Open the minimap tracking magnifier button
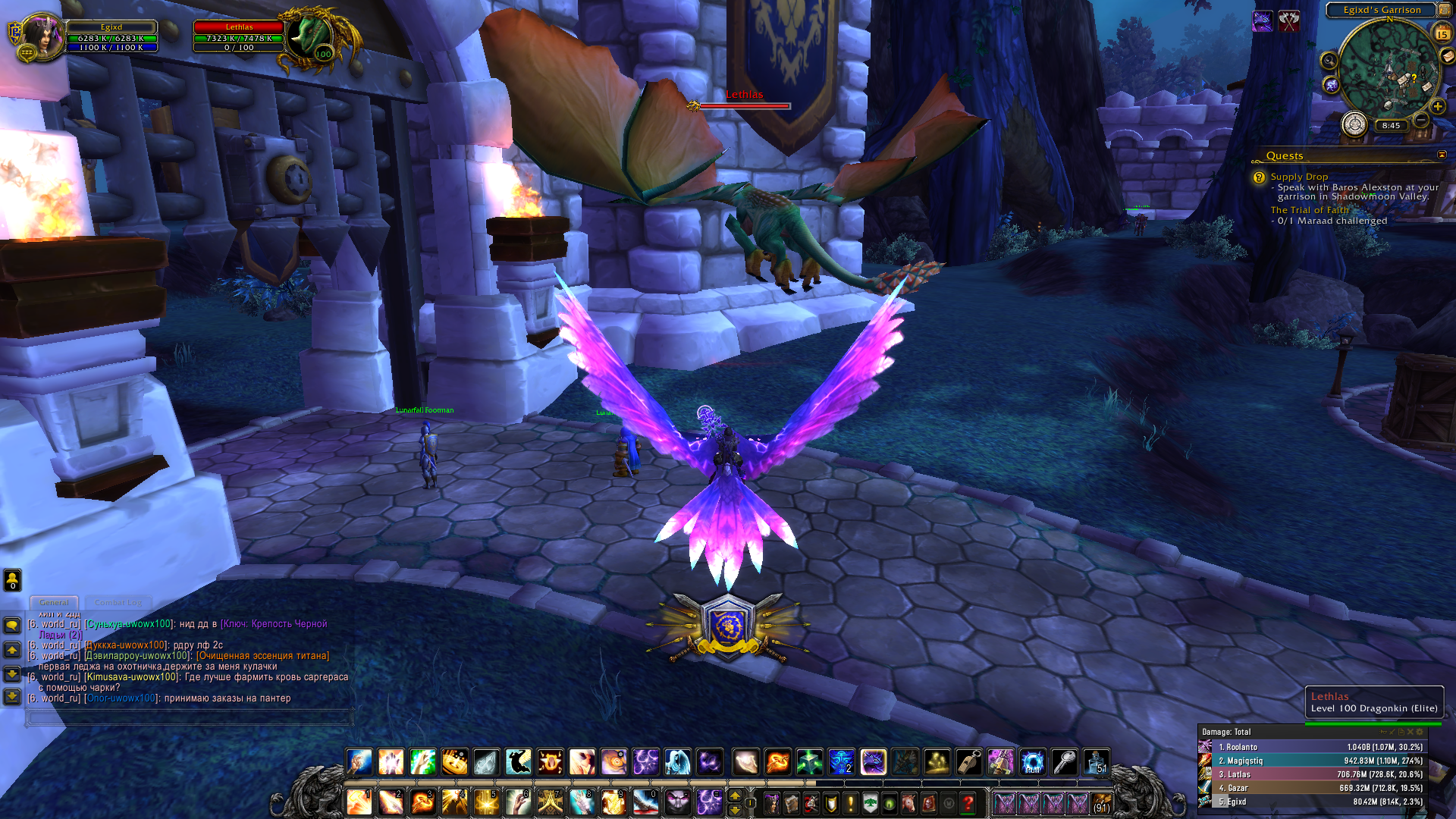 click(x=1329, y=61)
